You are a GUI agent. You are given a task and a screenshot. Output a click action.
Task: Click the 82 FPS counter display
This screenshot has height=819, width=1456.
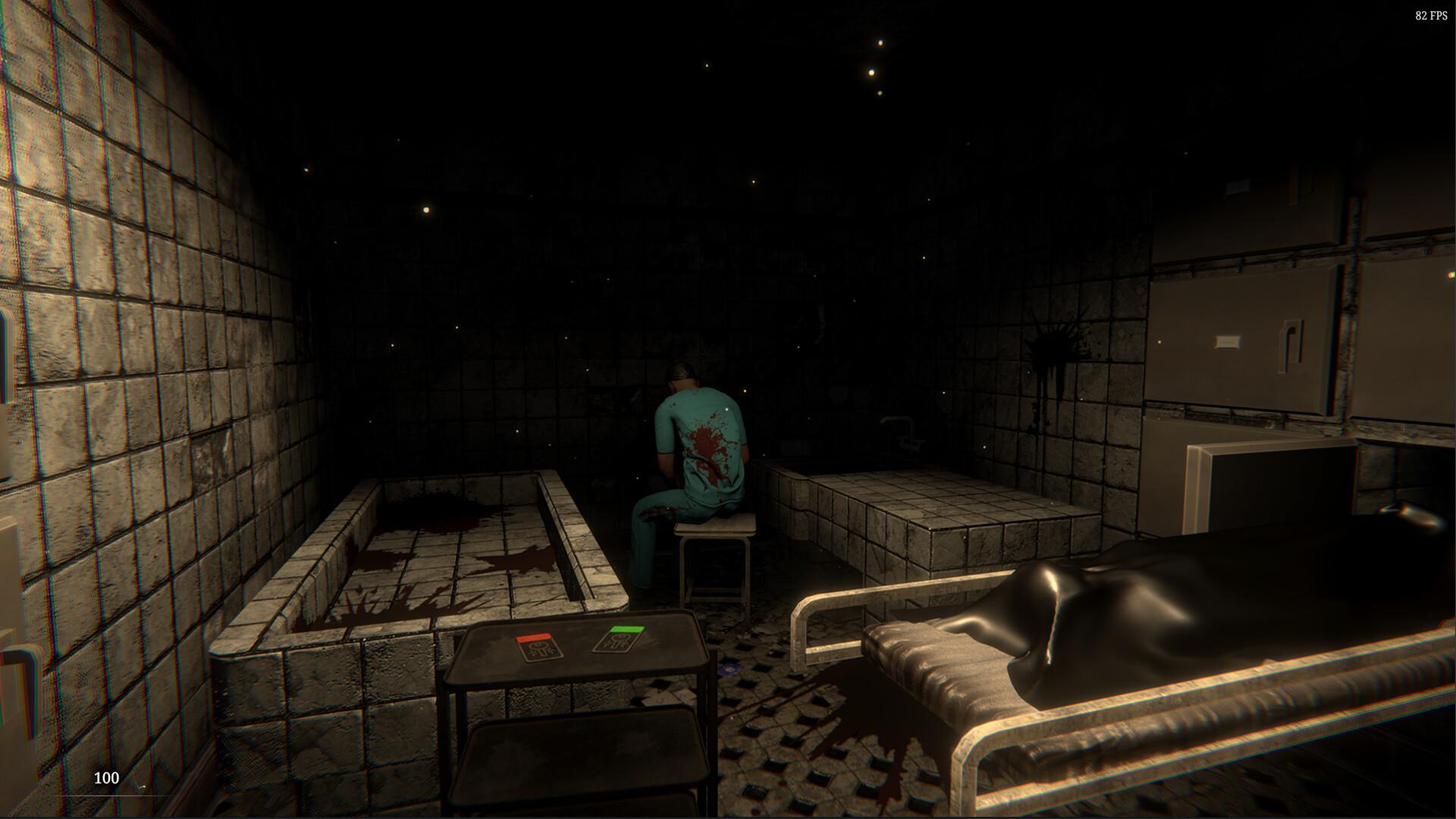point(1433,14)
